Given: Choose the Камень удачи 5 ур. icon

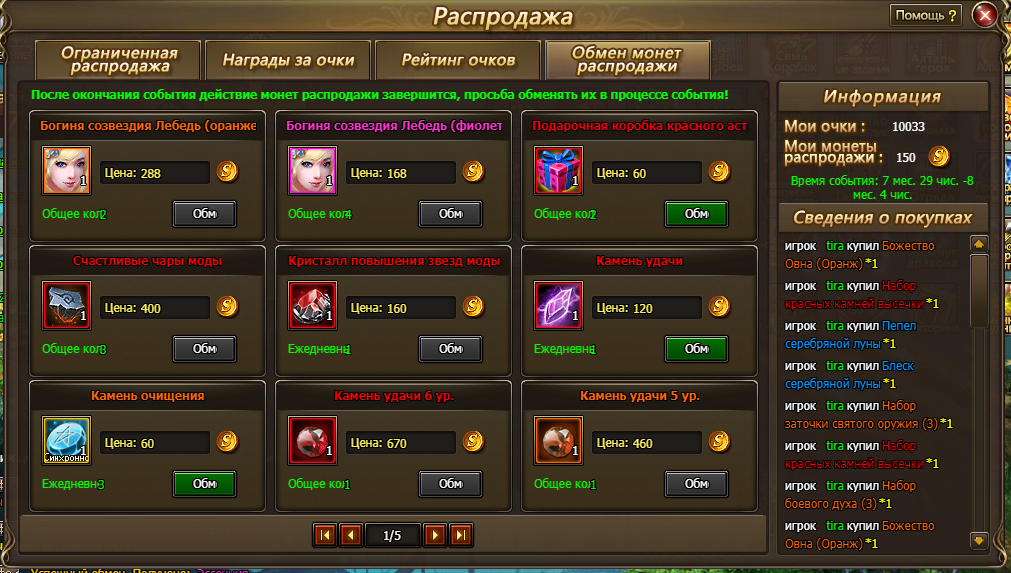Looking at the screenshot, I should tap(559, 441).
